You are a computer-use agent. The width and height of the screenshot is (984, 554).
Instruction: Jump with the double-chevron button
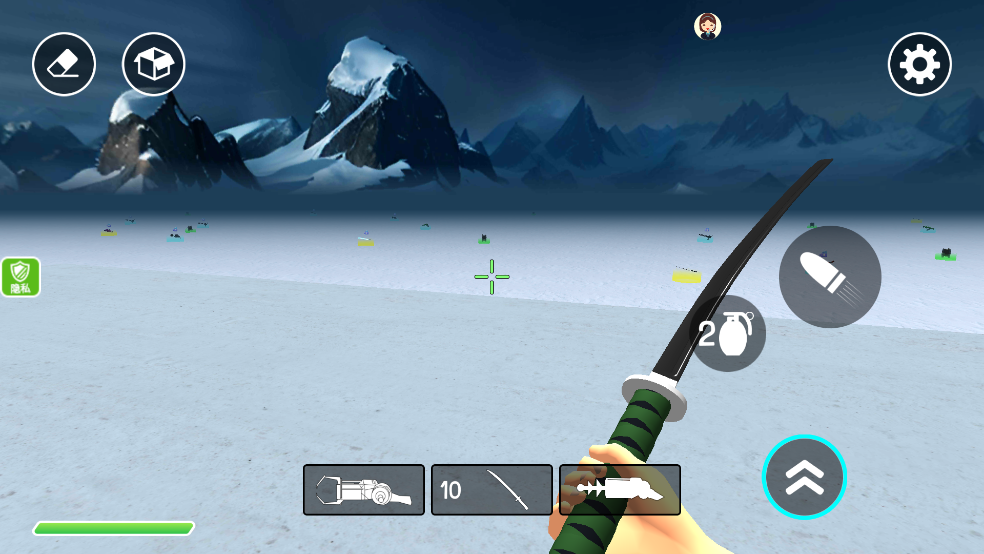804,478
